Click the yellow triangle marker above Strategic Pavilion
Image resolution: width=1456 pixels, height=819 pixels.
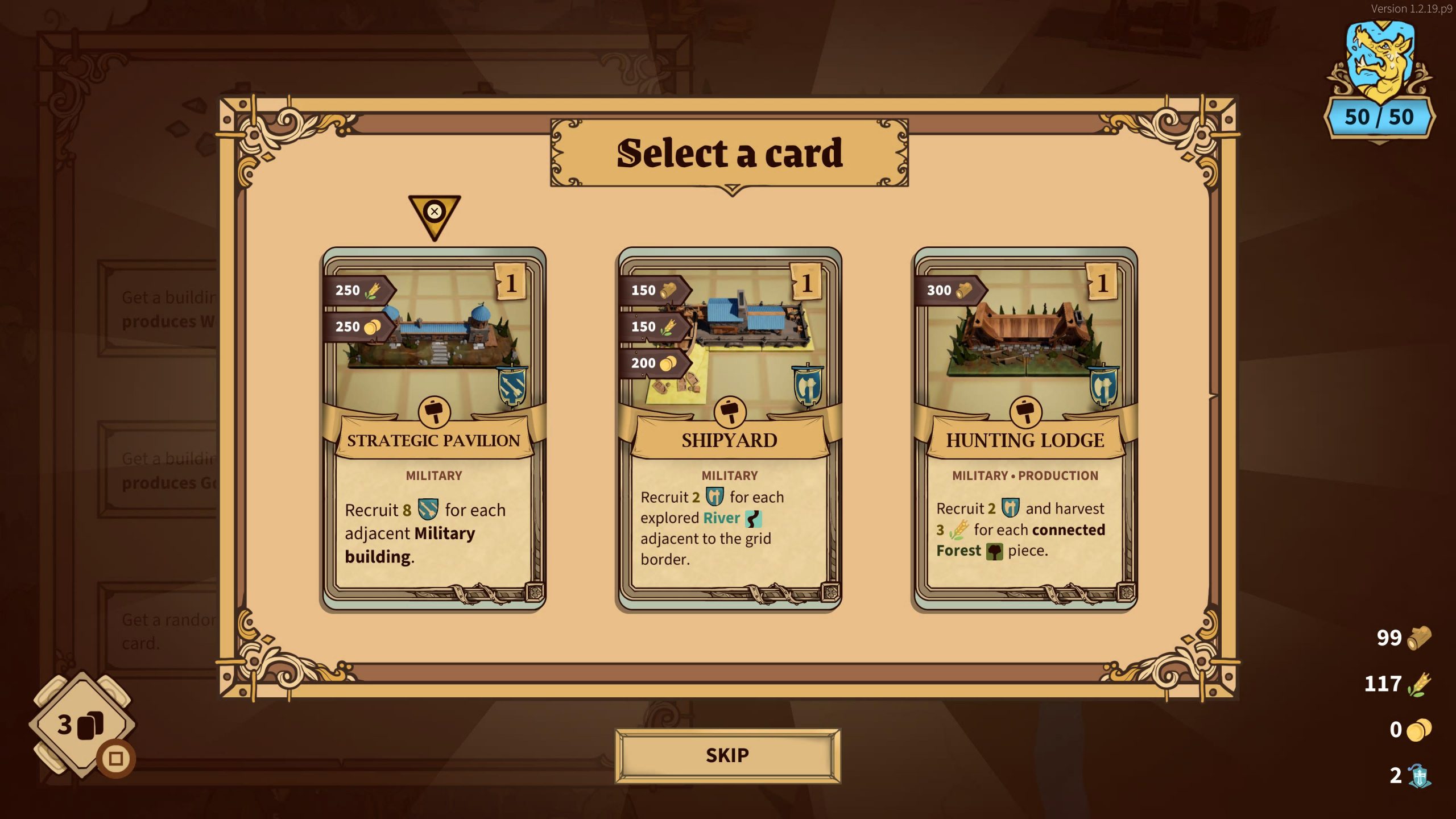435,215
